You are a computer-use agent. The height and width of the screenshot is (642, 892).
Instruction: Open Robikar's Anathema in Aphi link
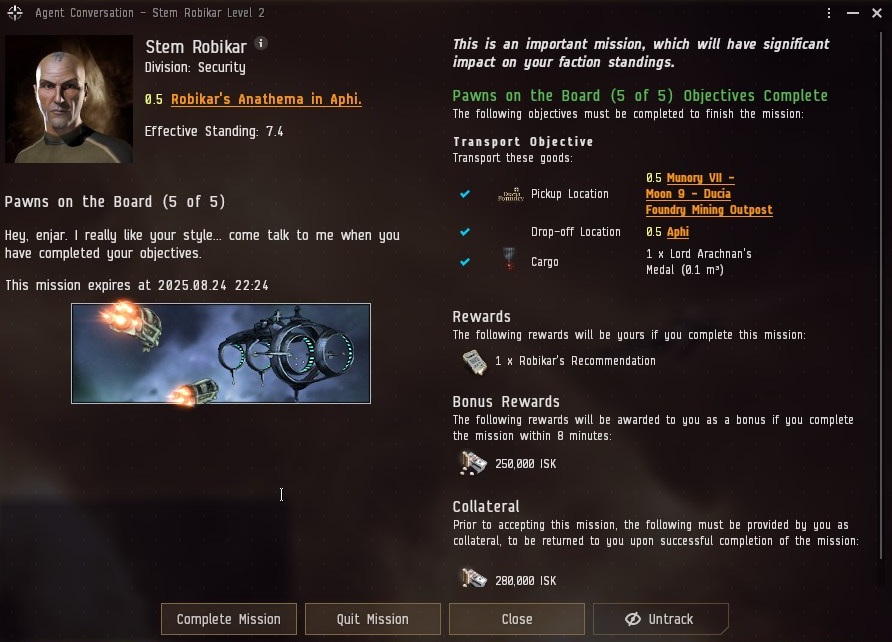[x=266, y=100]
